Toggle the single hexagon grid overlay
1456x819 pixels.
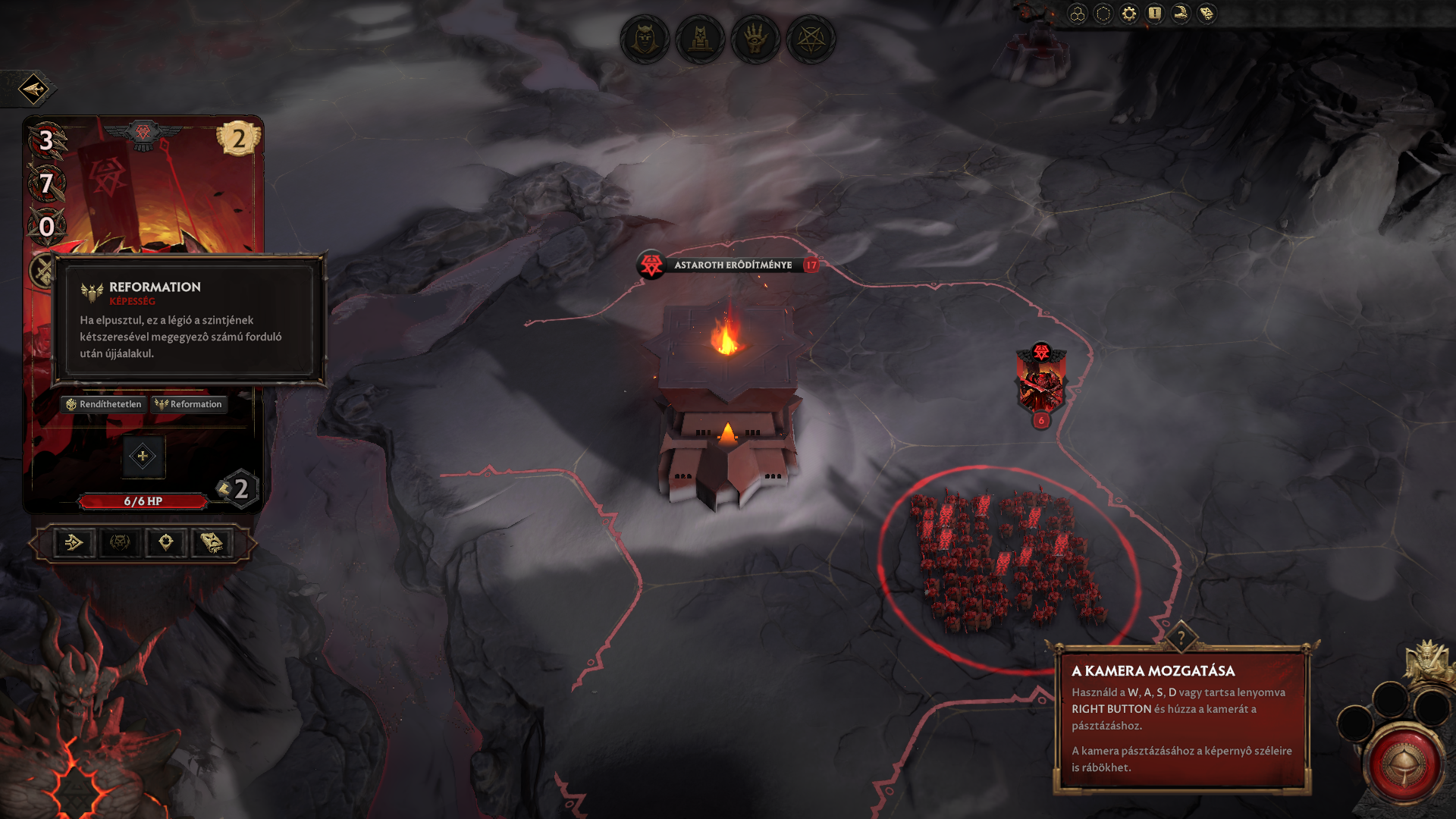click(1103, 14)
